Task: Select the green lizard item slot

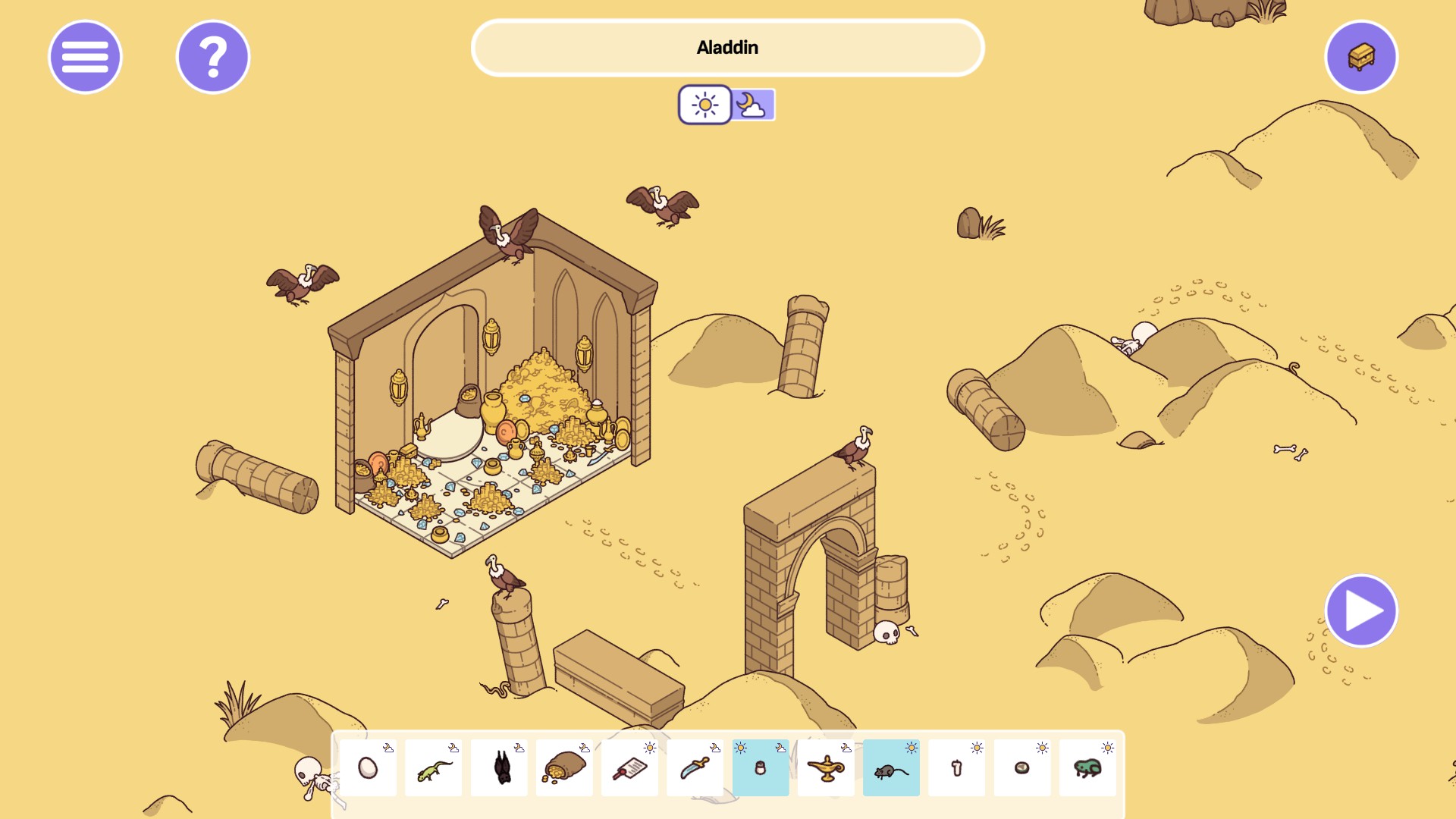Action: pyautogui.click(x=434, y=768)
